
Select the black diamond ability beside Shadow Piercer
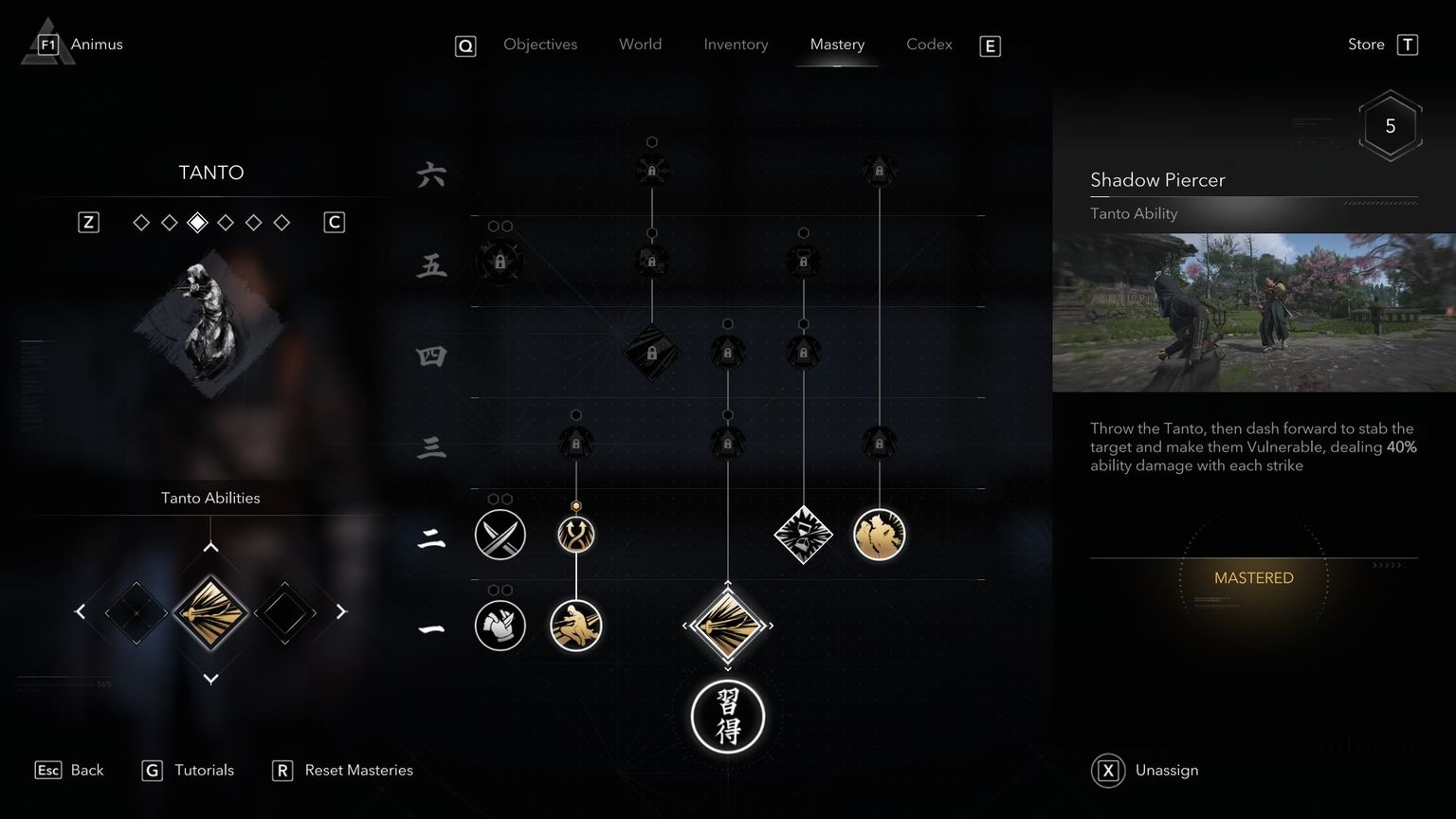click(x=285, y=611)
